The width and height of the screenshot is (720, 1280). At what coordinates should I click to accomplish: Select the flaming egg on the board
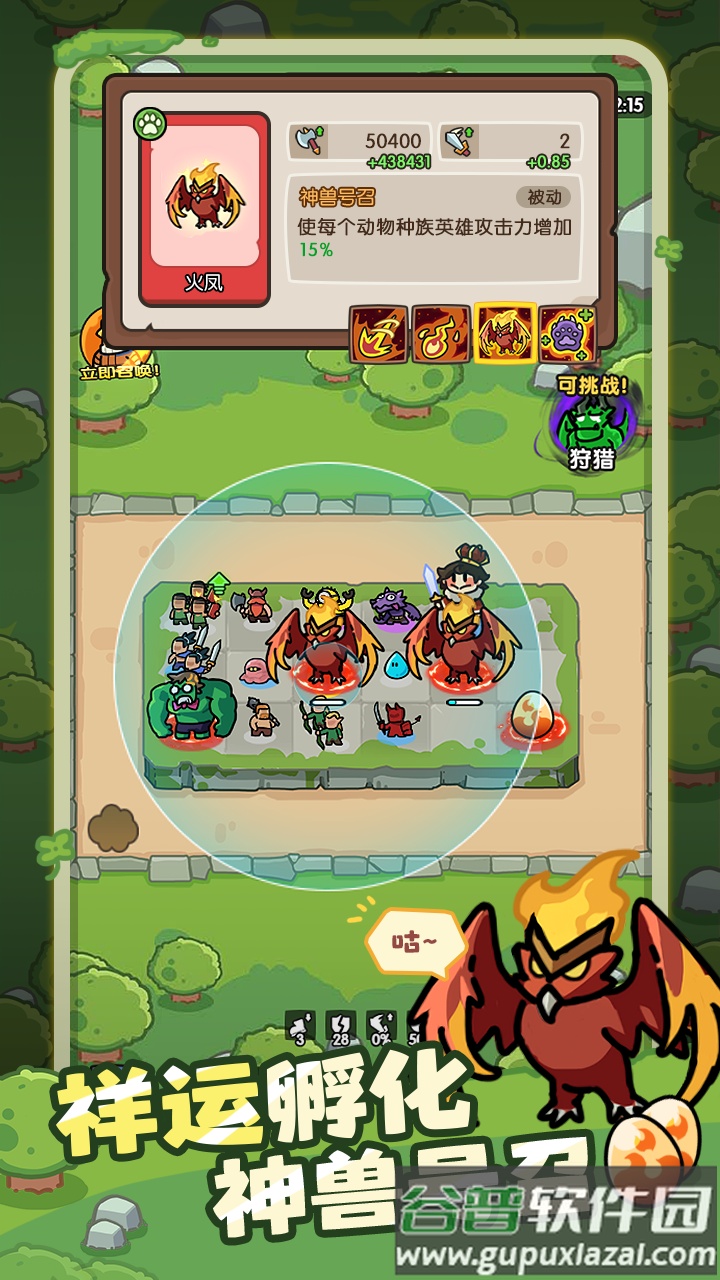530,717
